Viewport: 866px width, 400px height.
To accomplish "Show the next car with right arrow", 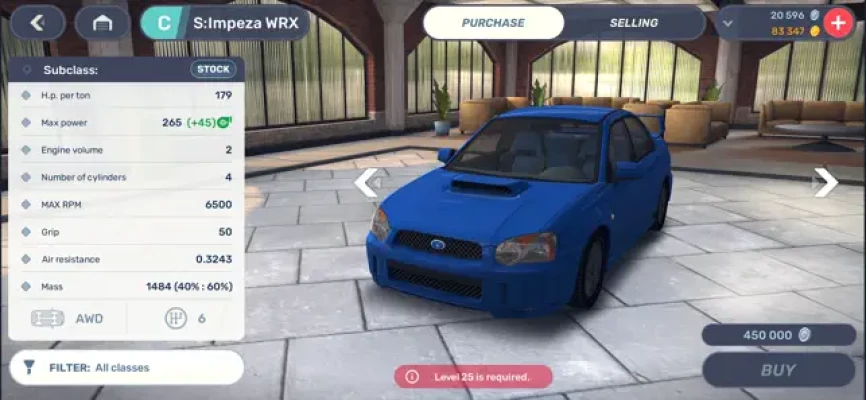I will 825,181.
